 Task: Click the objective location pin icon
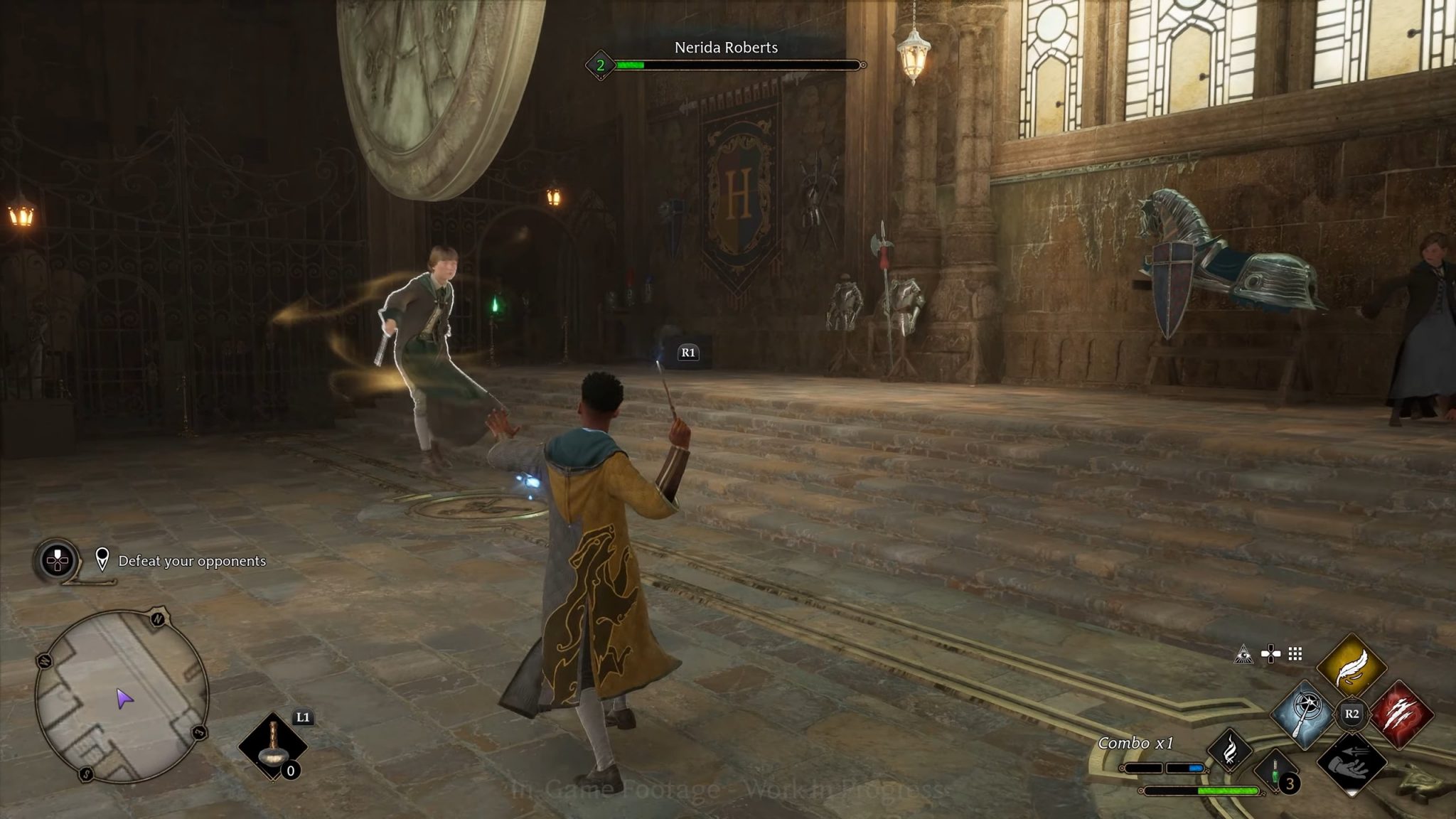[x=104, y=561]
